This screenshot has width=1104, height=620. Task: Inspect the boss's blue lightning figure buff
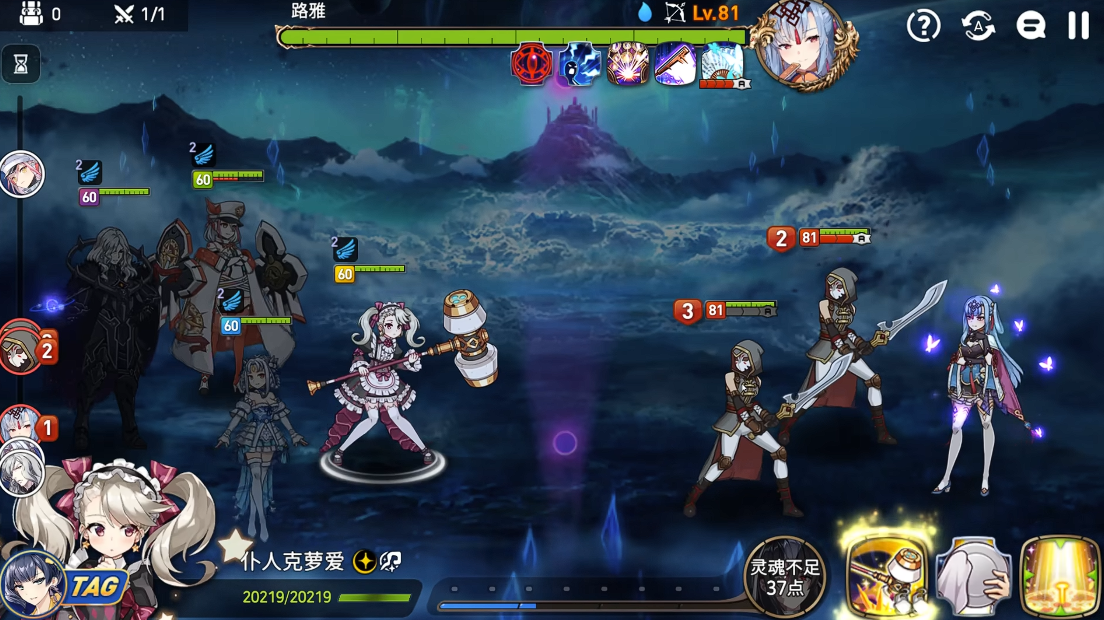pos(580,65)
